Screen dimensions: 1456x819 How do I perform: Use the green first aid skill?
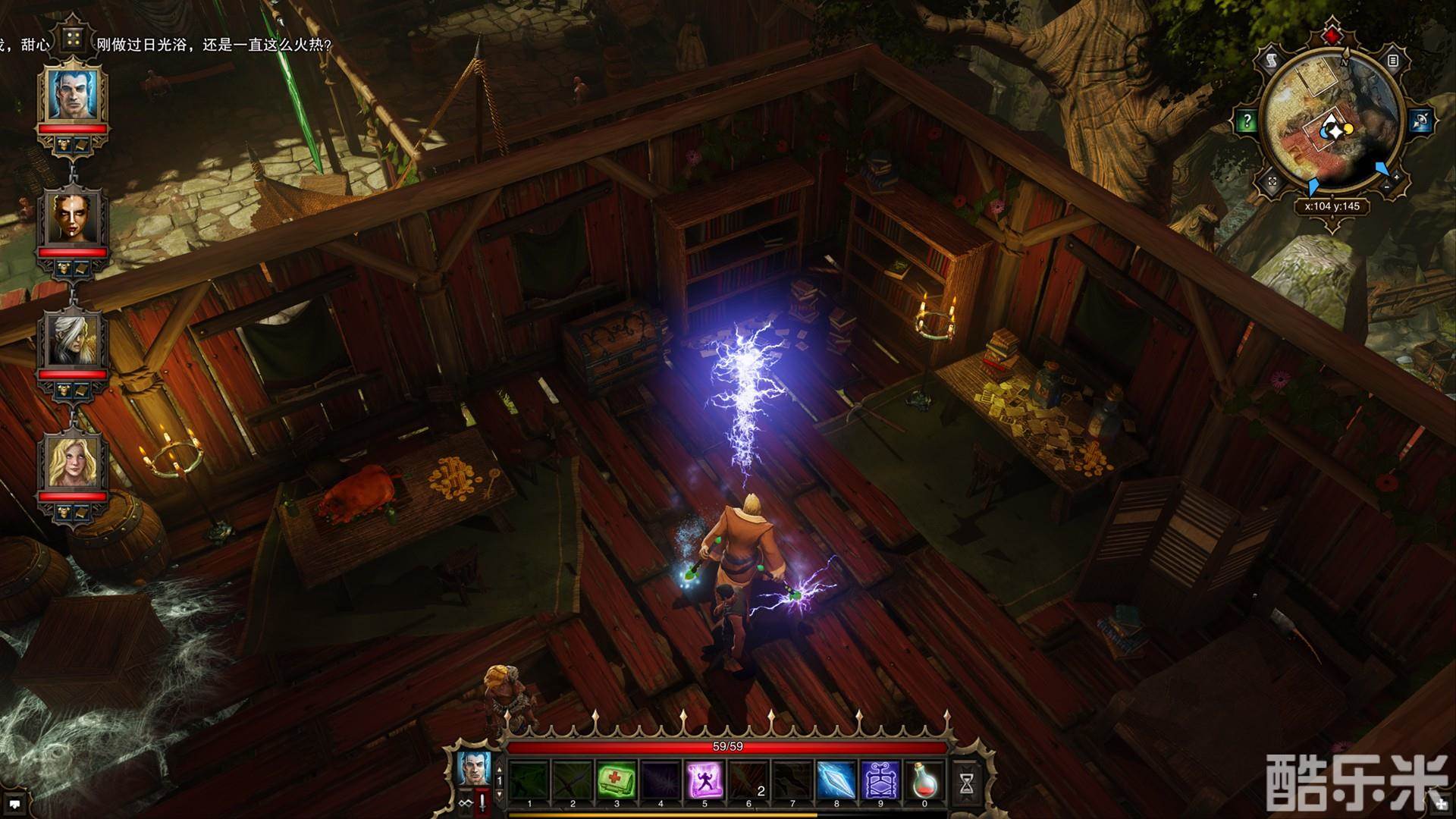click(617, 779)
